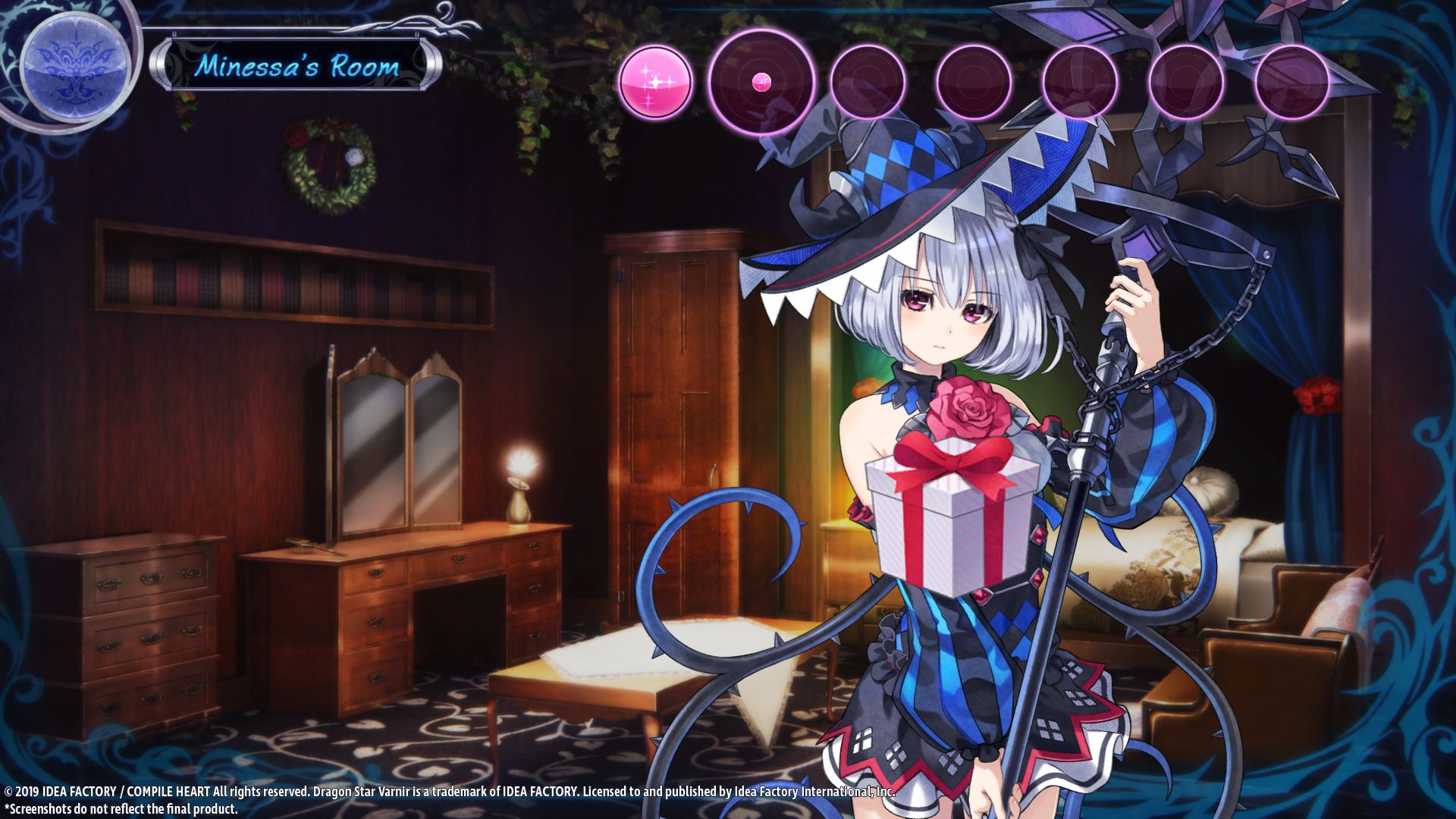This screenshot has height=819, width=1456.
Task: Select the Minessa's Room location banner
Action: tap(296, 66)
